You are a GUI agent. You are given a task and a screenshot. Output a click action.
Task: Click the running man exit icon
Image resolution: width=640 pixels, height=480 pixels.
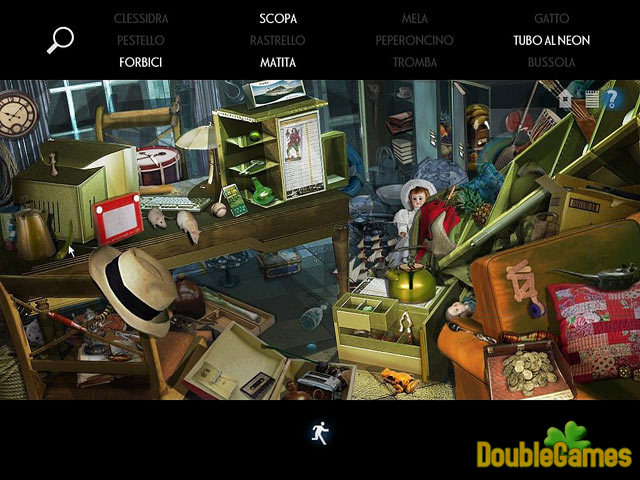click(x=320, y=433)
